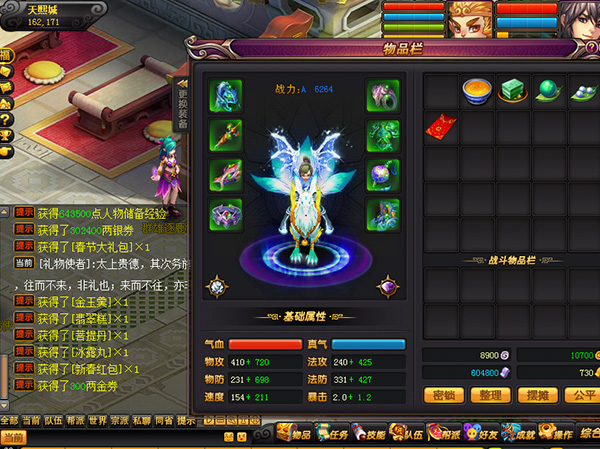Switch chat to 队伍 channel
The width and height of the screenshot is (600, 449).
[x=52, y=420]
